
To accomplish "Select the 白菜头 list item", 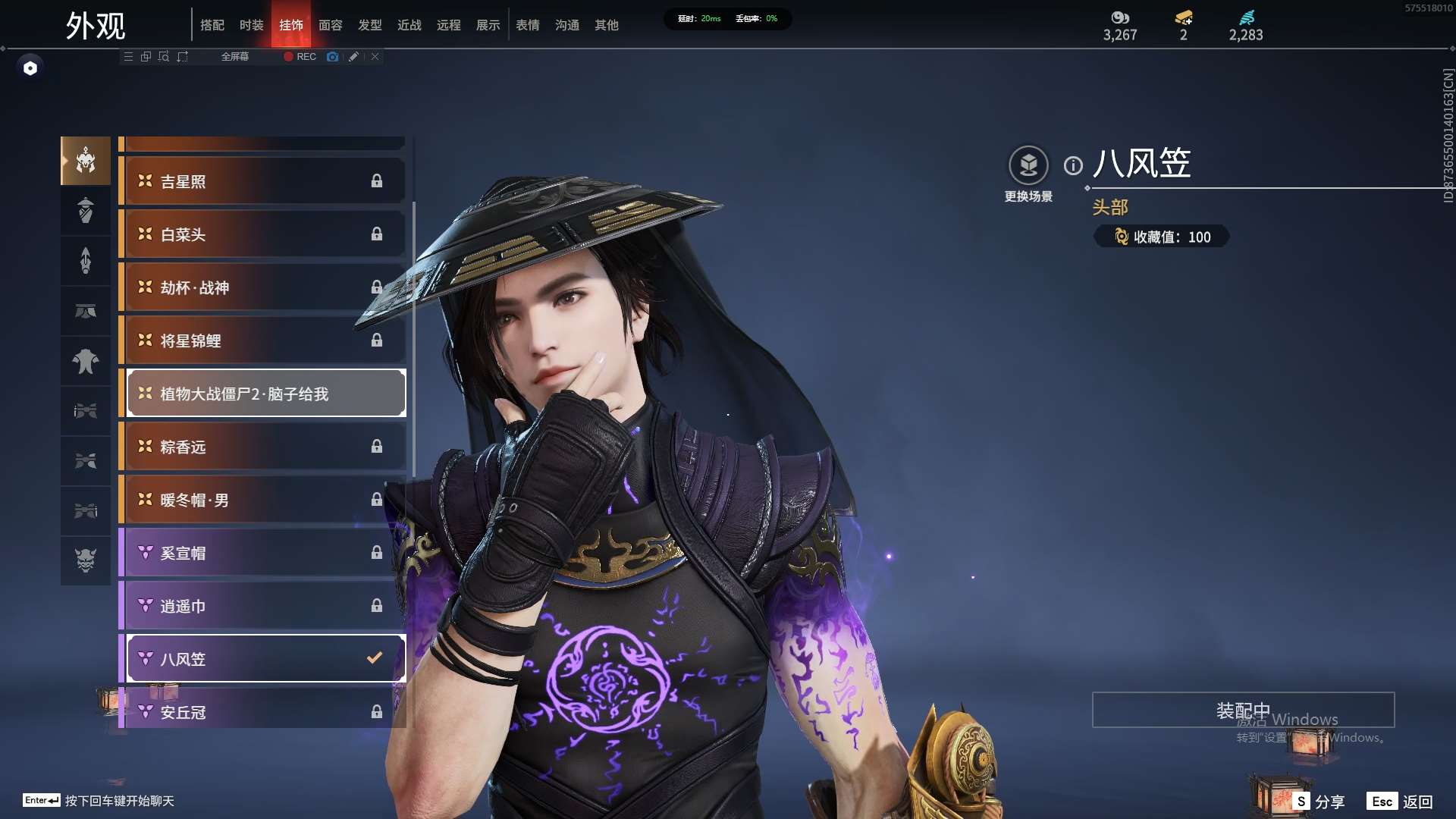I will coord(262,234).
